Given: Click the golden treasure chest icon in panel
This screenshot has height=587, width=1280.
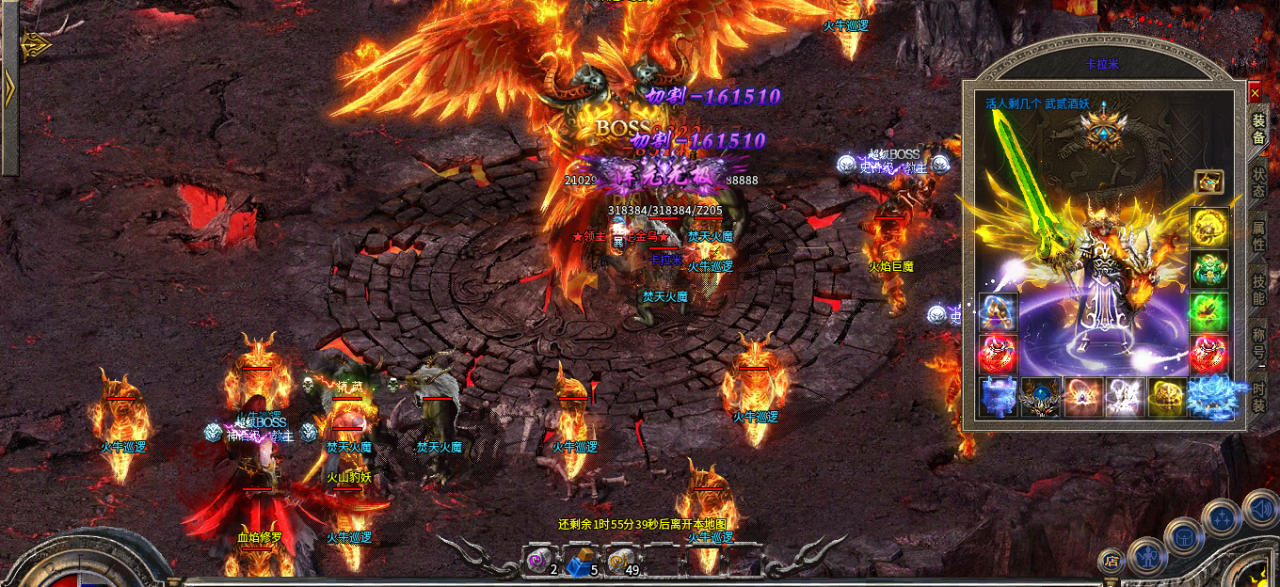Looking at the screenshot, I should pyautogui.click(x=1209, y=182).
